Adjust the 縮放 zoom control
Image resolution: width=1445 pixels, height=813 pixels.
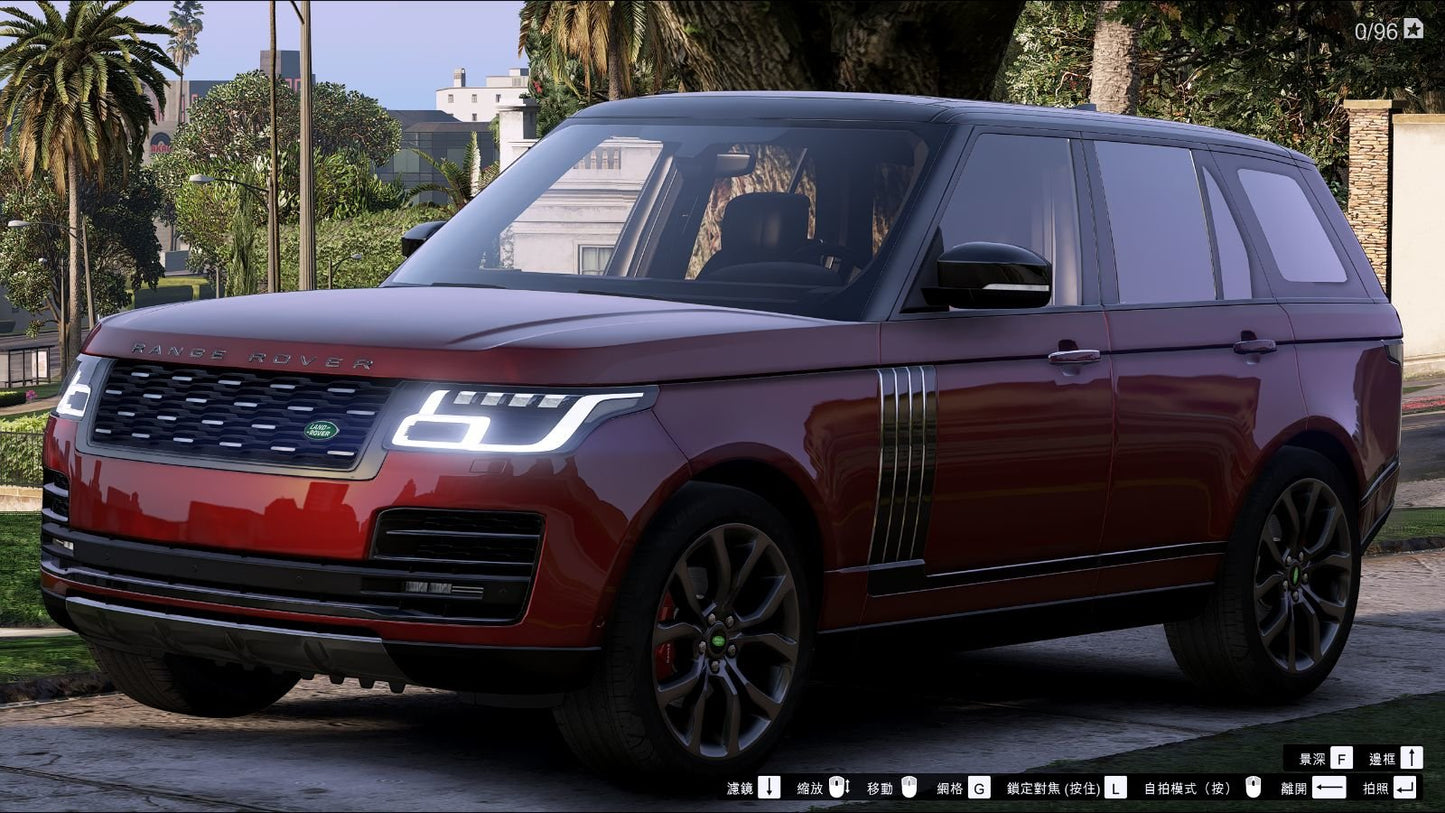pos(808,788)
